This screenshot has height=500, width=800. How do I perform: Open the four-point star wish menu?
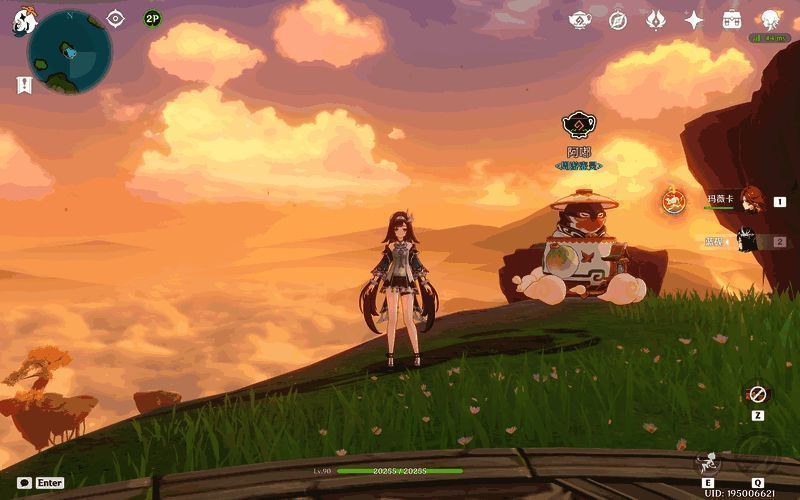coord(694,20)
